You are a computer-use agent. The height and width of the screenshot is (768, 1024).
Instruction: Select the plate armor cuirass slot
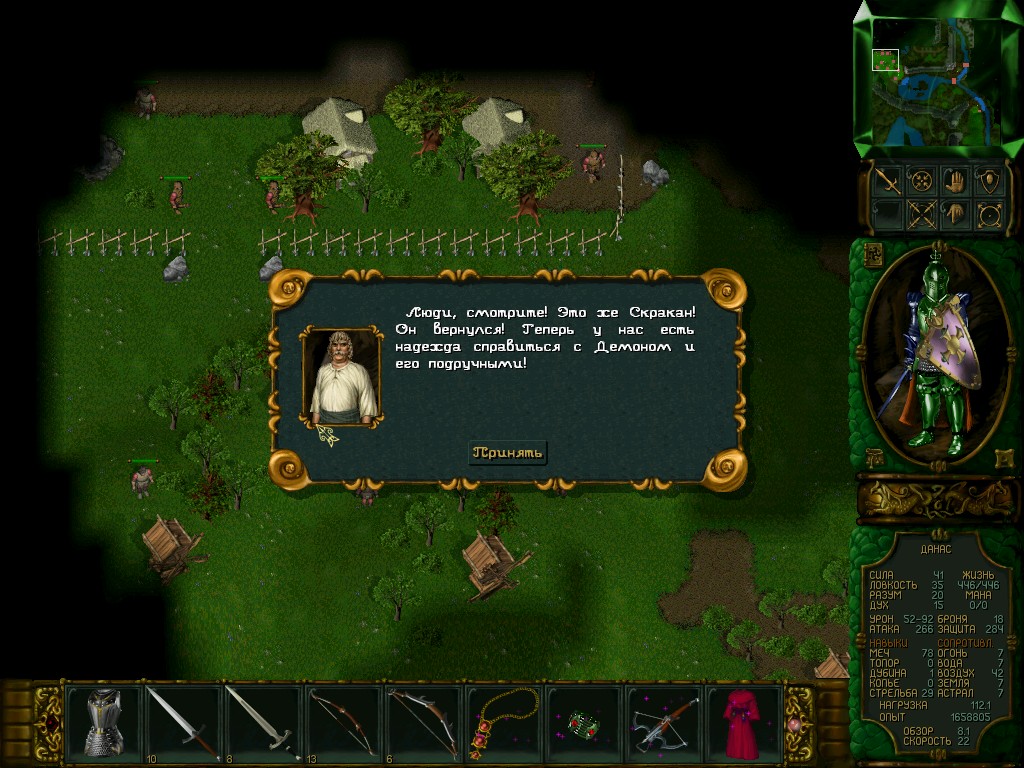tap(104, 721)
